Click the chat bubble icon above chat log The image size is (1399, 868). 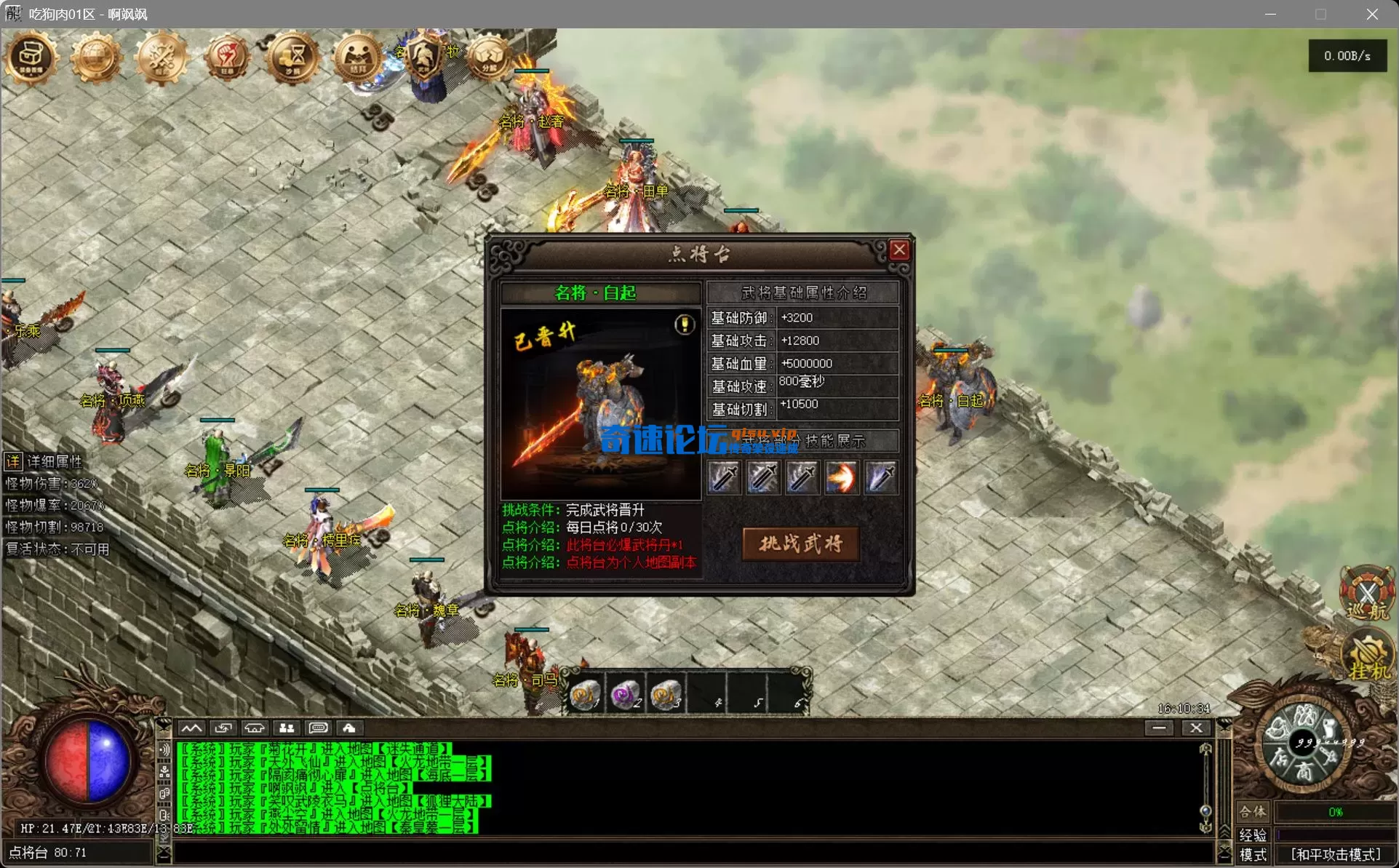[x=318, y=728]
